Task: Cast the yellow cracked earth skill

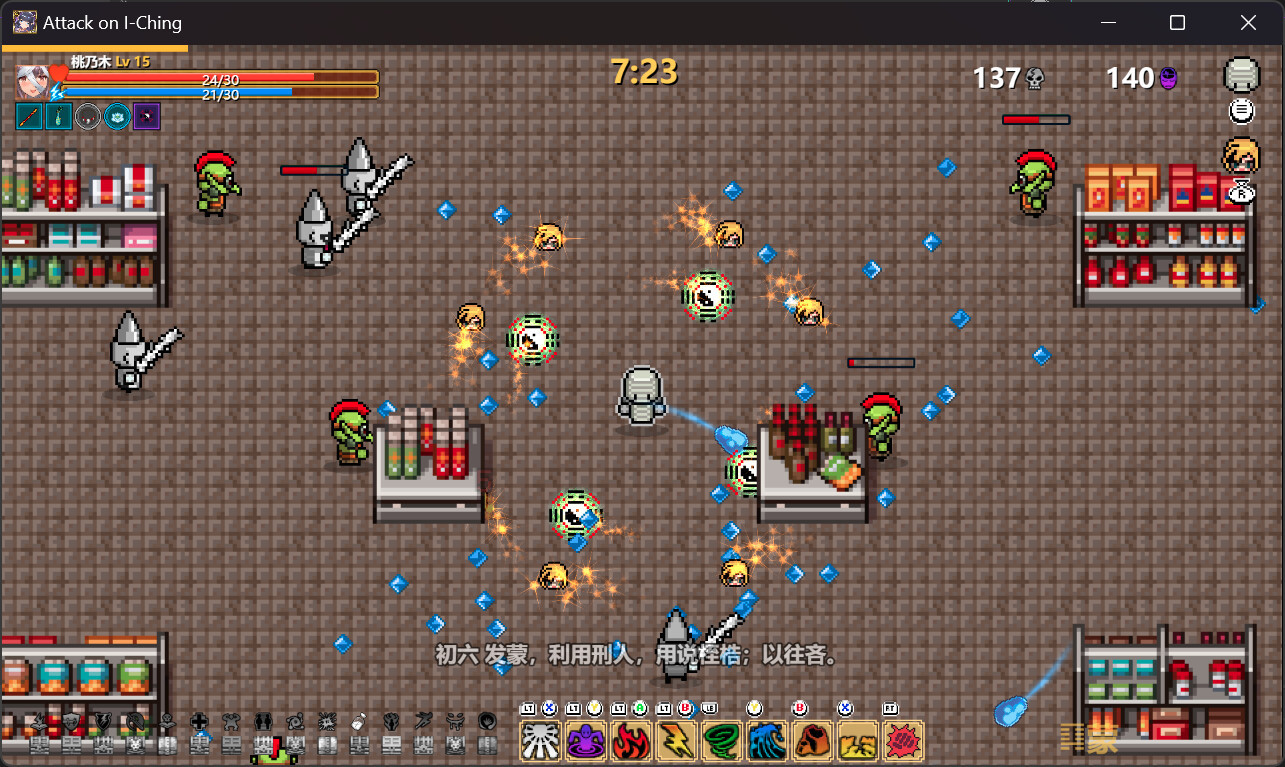Action: click(858, 741)
